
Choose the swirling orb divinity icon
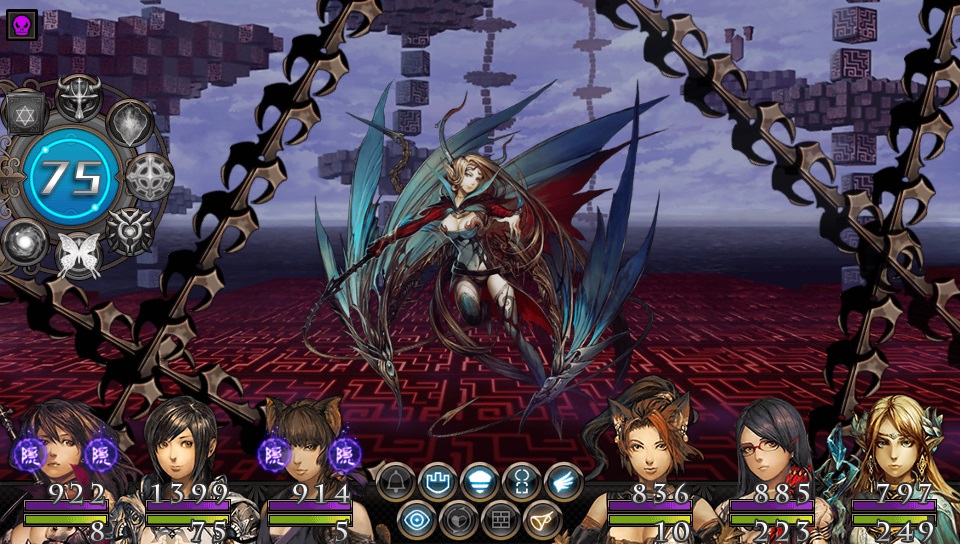[24, 242]
